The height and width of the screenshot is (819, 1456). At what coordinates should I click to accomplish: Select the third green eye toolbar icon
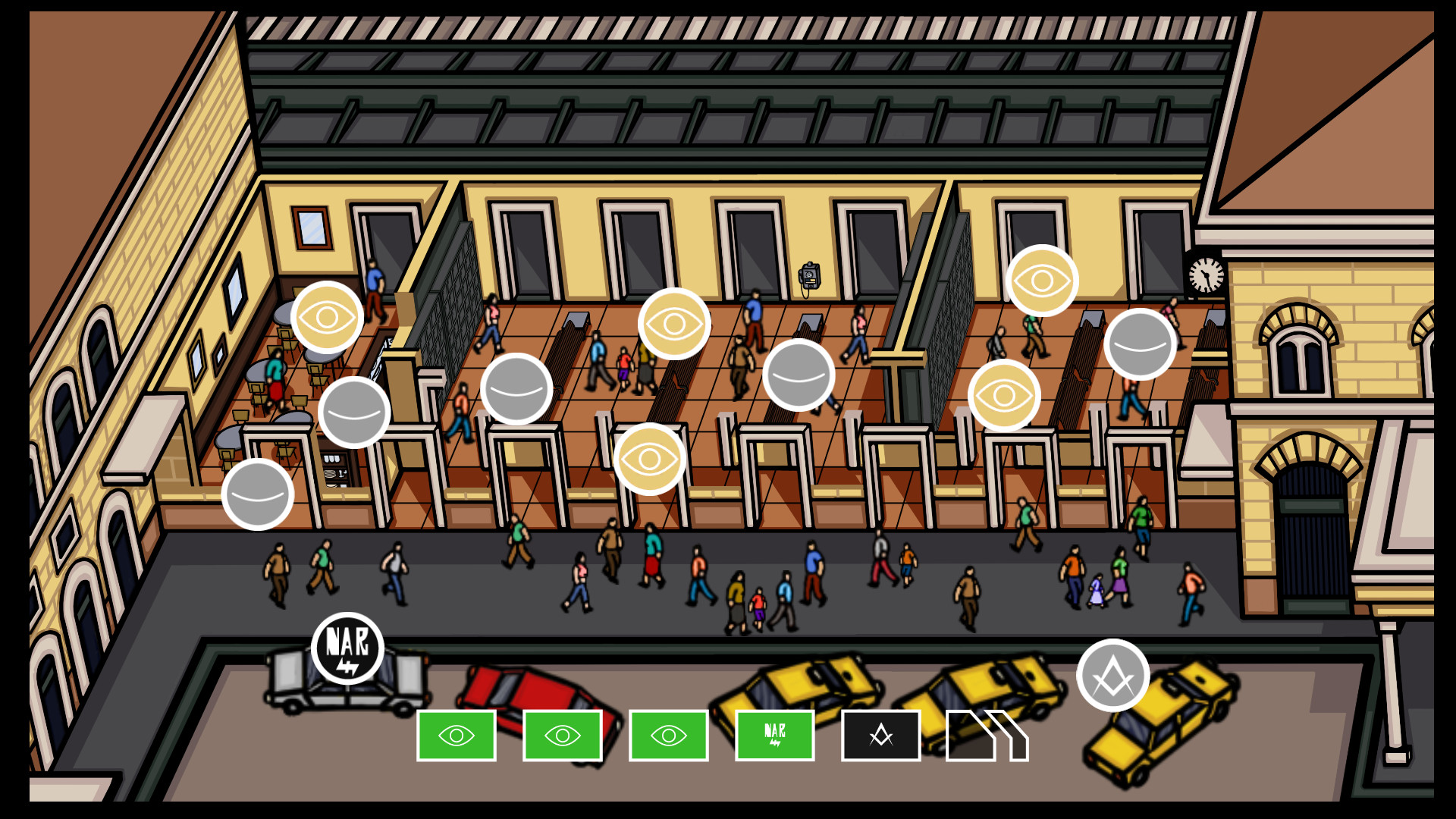pyautogui.click(x=668, y=735)
